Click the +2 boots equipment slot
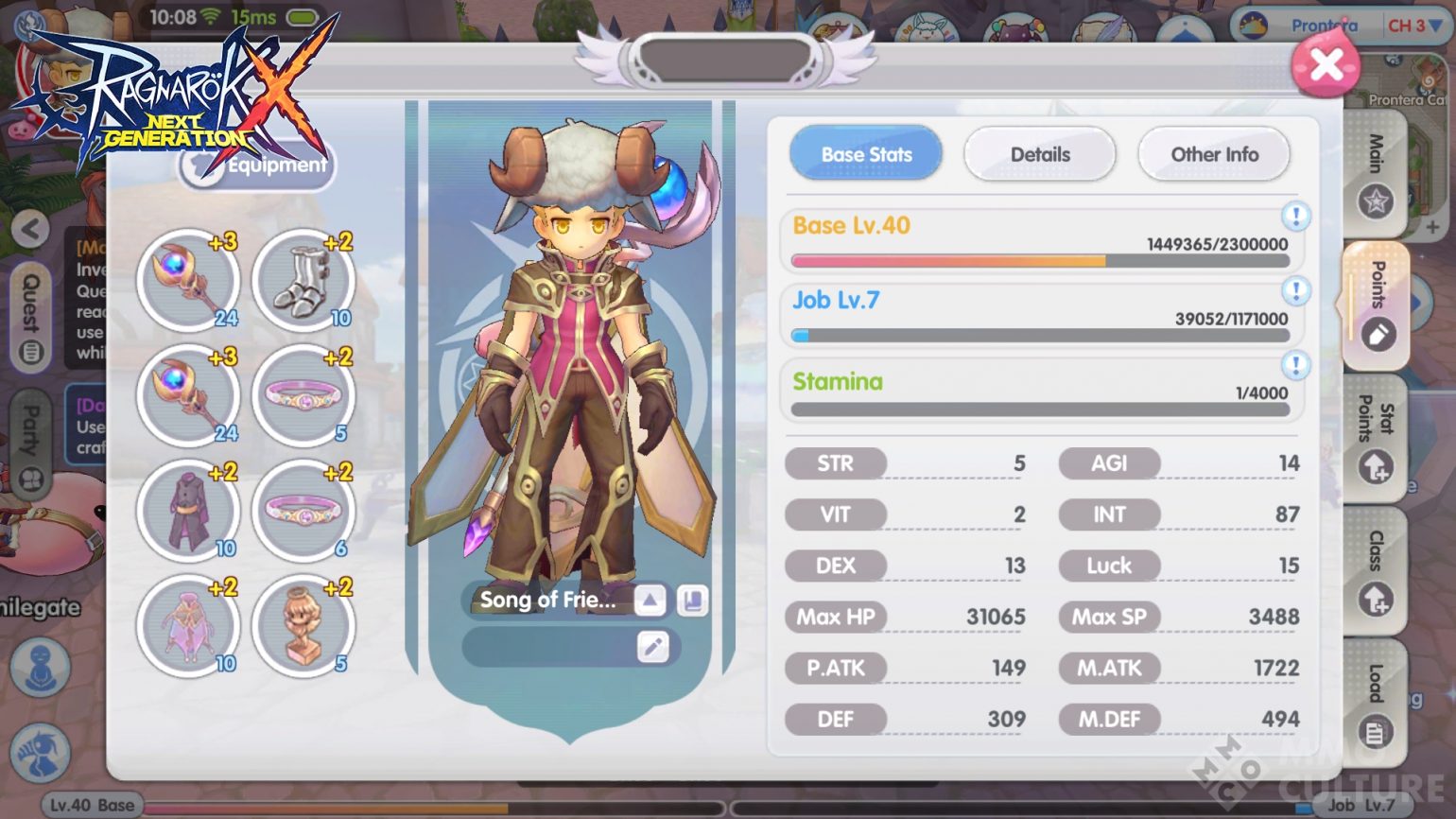1456x819 pixels. [303, 279]
